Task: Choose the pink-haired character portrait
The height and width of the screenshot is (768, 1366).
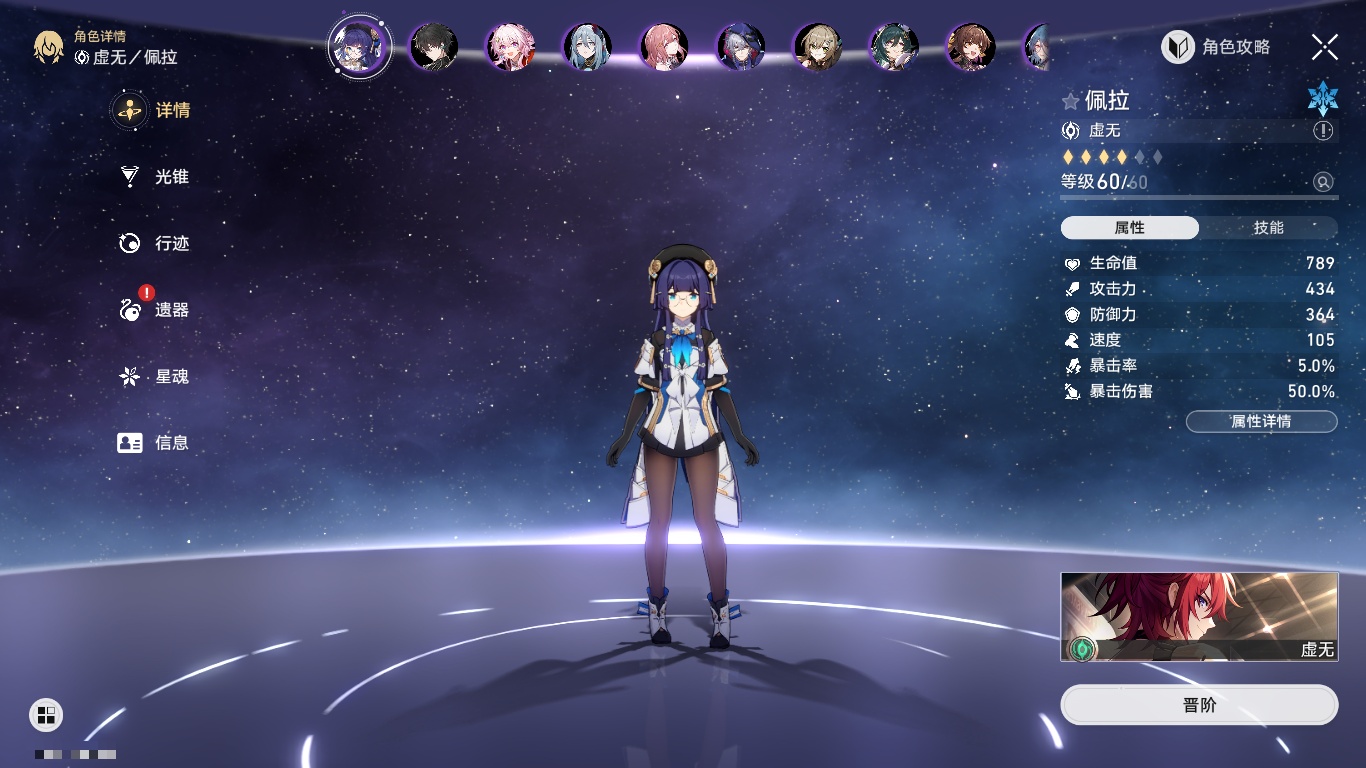Action: [511, 47]
